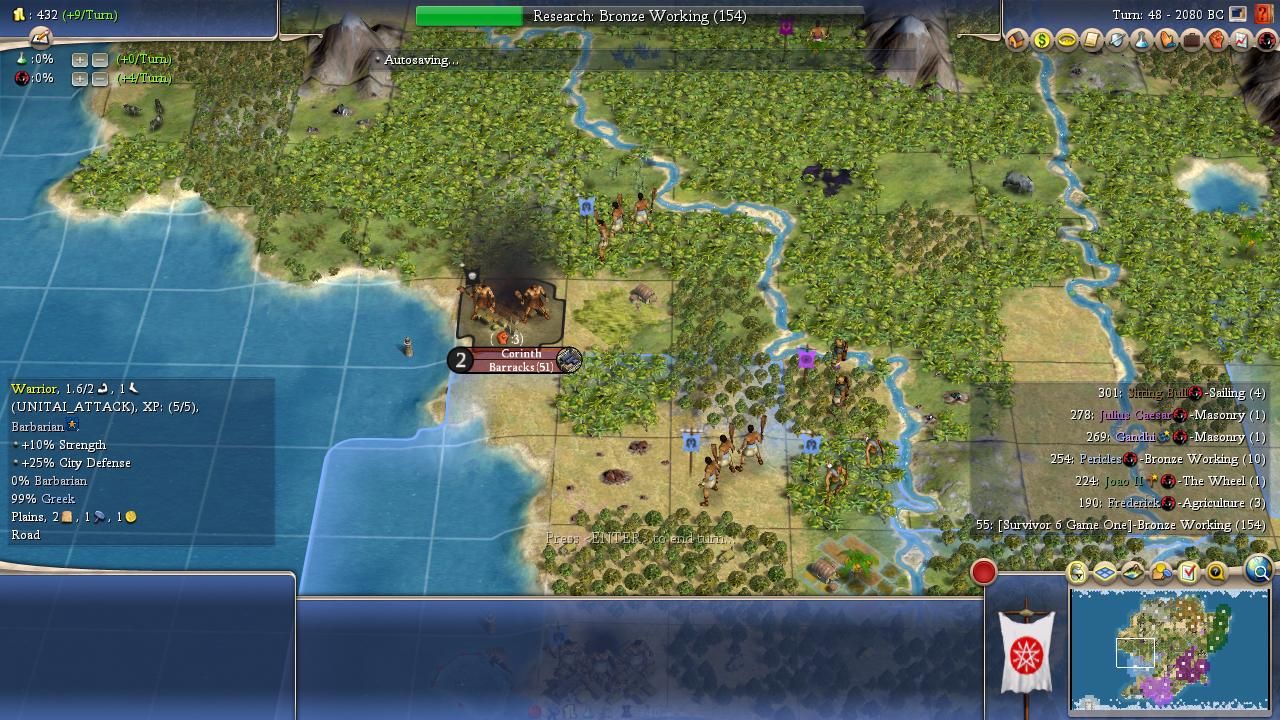Open the Military Advisor fist icon

1216,40
